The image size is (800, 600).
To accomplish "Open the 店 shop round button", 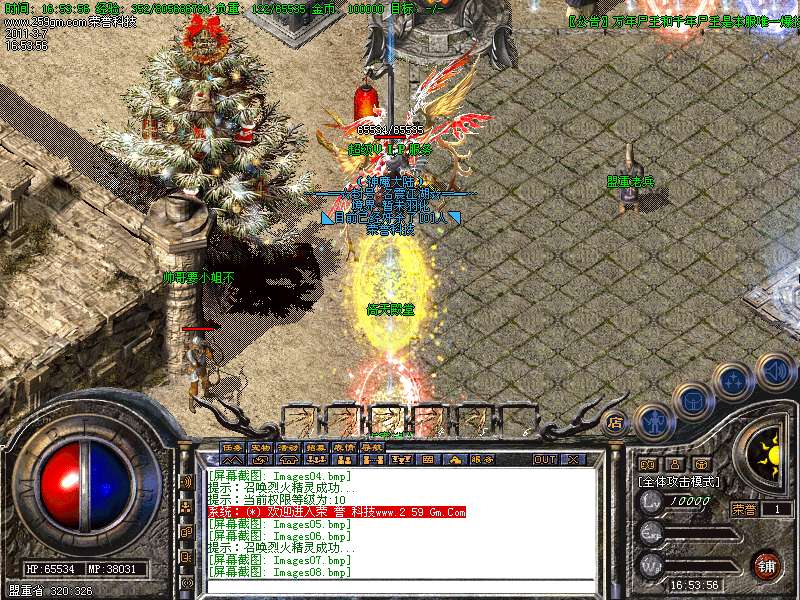I will coord(616,422).
